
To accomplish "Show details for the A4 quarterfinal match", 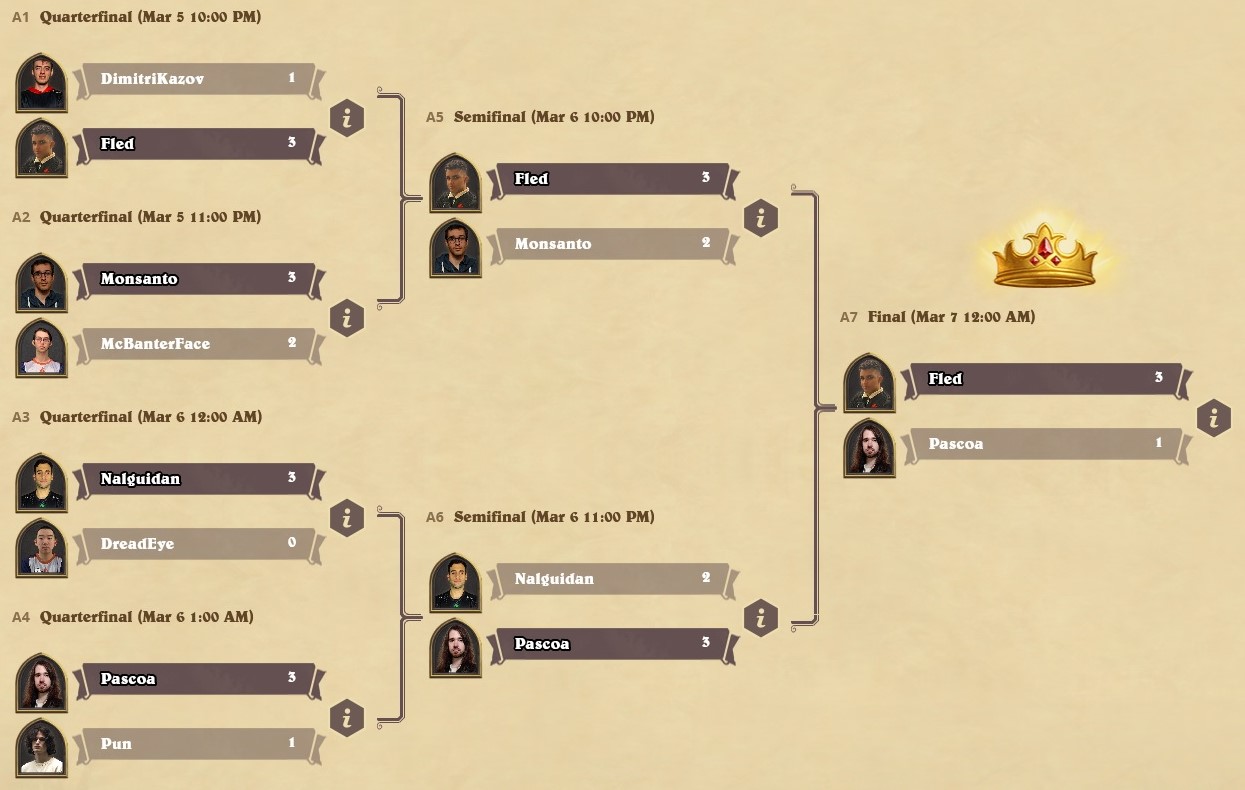I will [347, 719].
